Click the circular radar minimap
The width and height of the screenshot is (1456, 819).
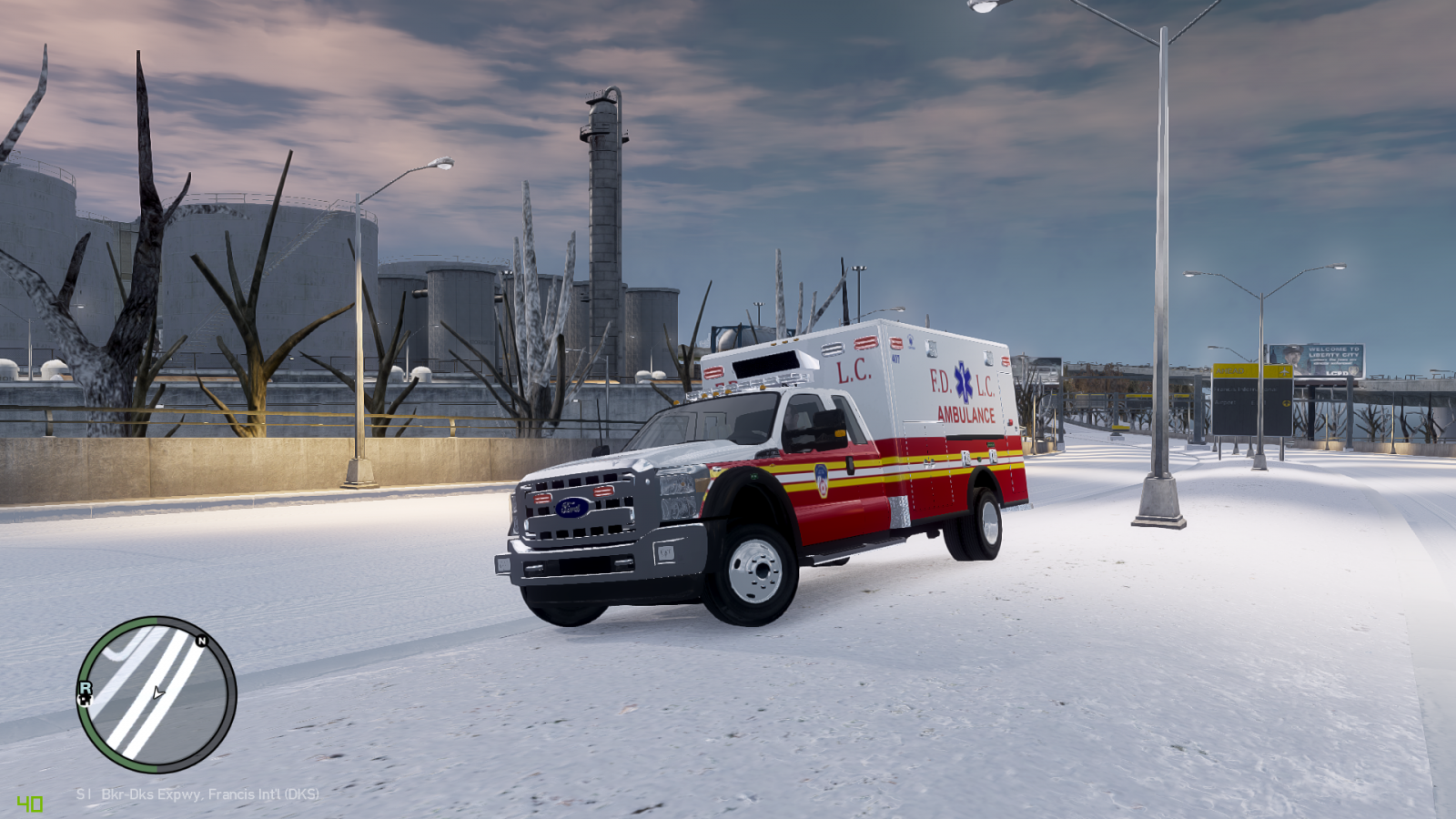tap(157, 694)
